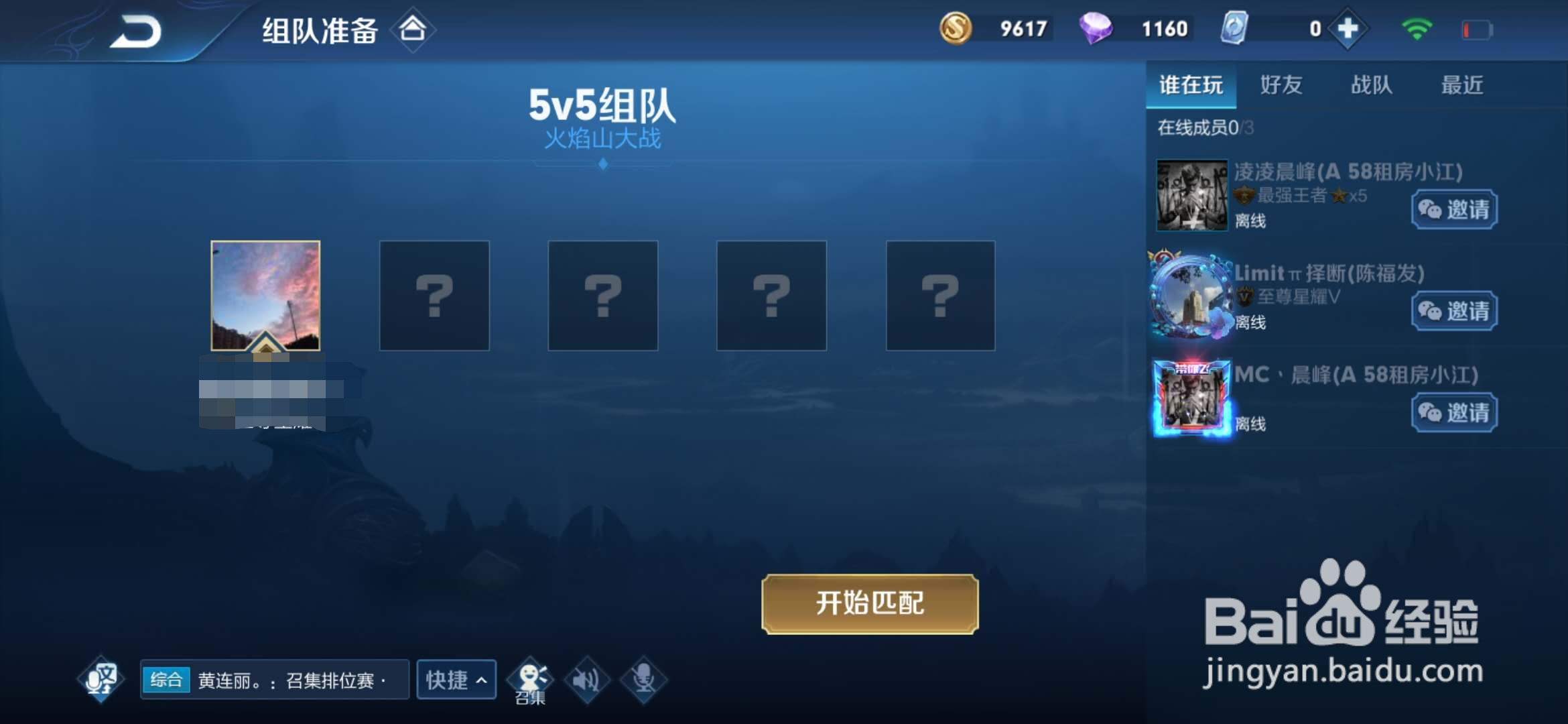Open the home icon beside 组队准备 title
1568x724 pixels.
pos(413,31)
